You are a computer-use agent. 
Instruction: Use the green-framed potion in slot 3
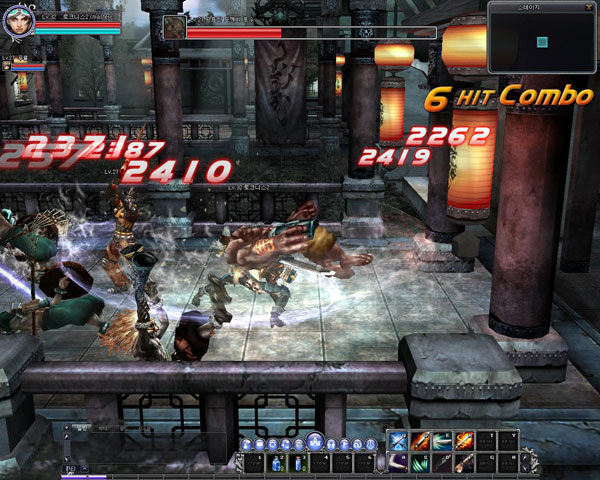[297, 462]
